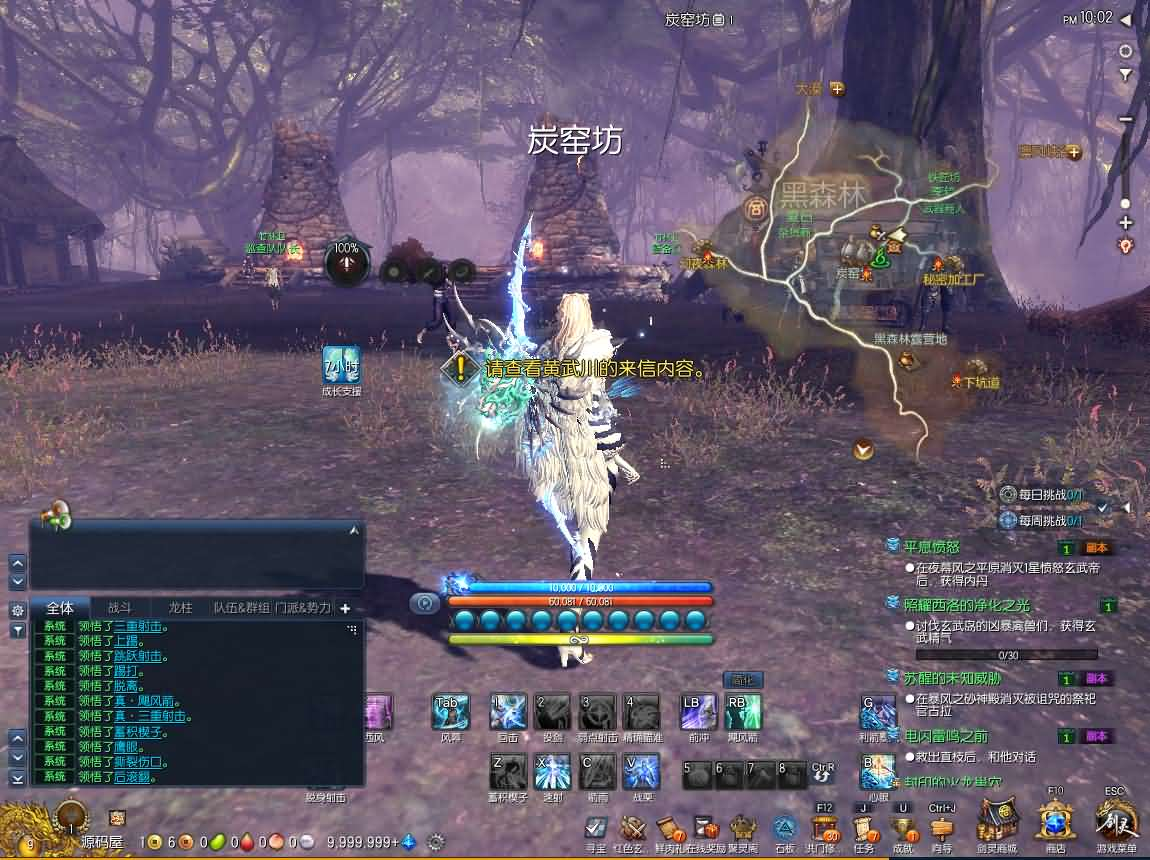Screen dimensions: 1150x860
Task: Click the 黑森林 area on the map overlay
Action: tap(822, 194)
